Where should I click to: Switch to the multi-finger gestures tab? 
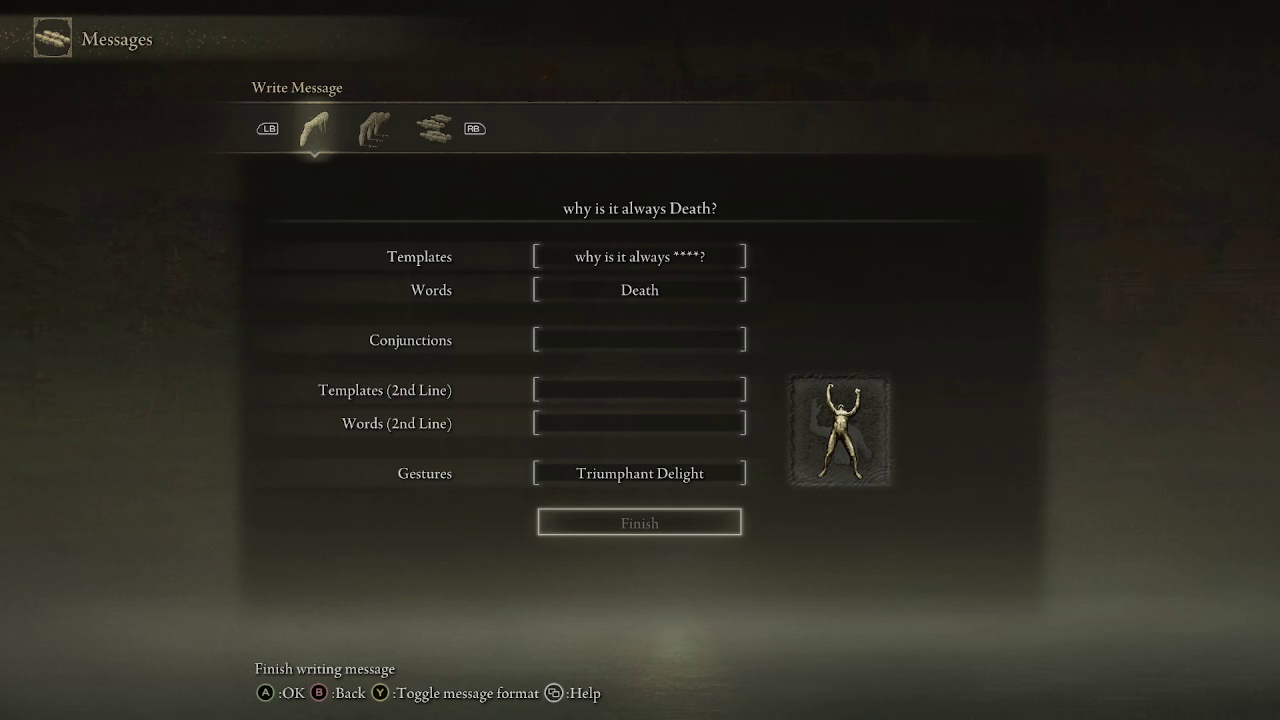(x=374, y=126)
